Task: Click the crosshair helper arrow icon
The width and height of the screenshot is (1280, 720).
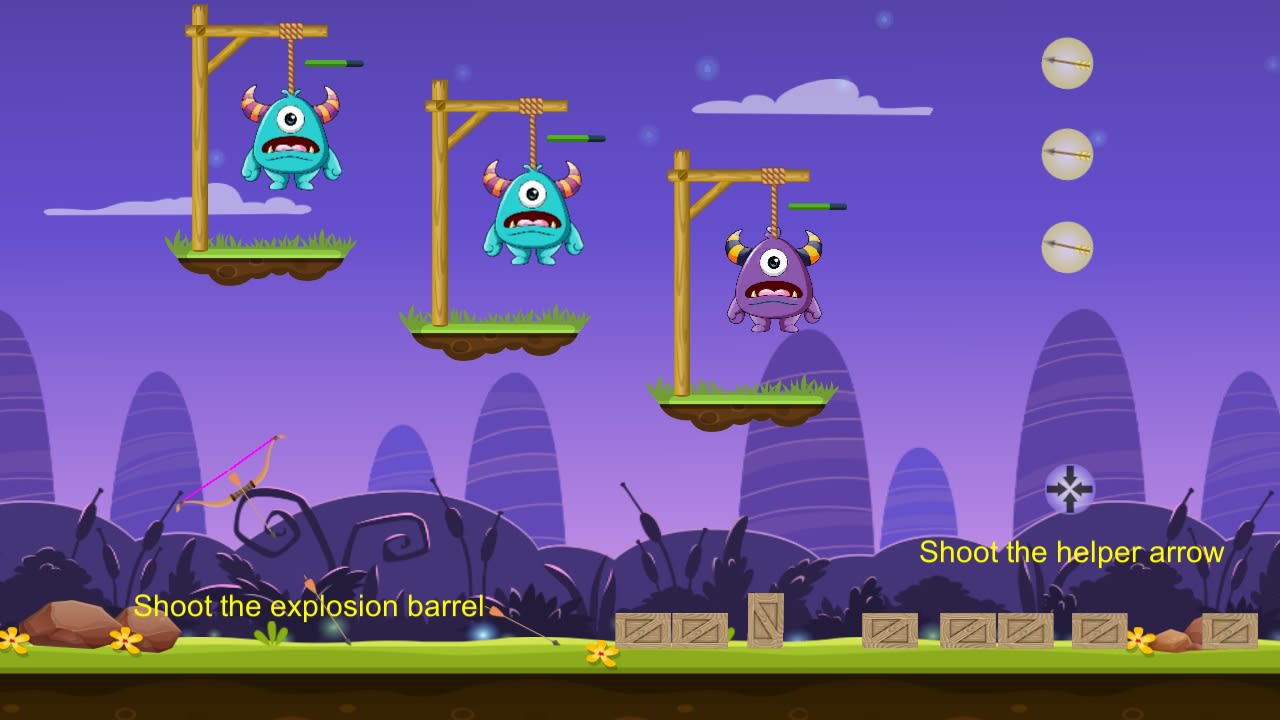Action: [1071, 489]
